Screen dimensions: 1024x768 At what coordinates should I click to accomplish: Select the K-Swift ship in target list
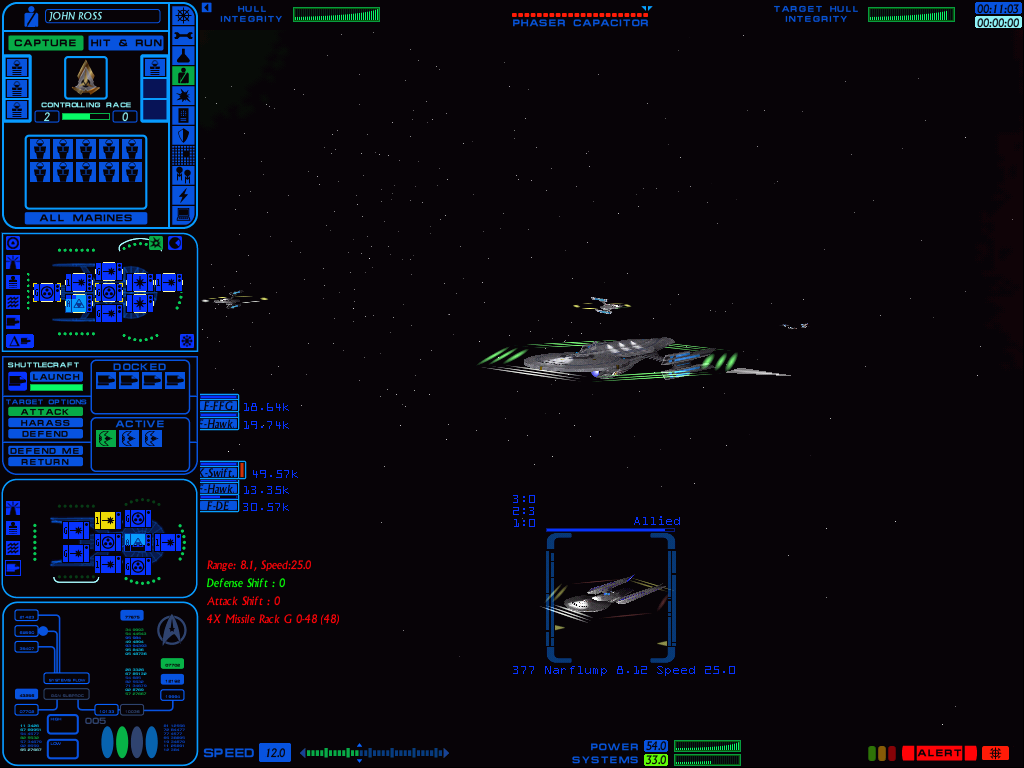[x=219, y=472]
